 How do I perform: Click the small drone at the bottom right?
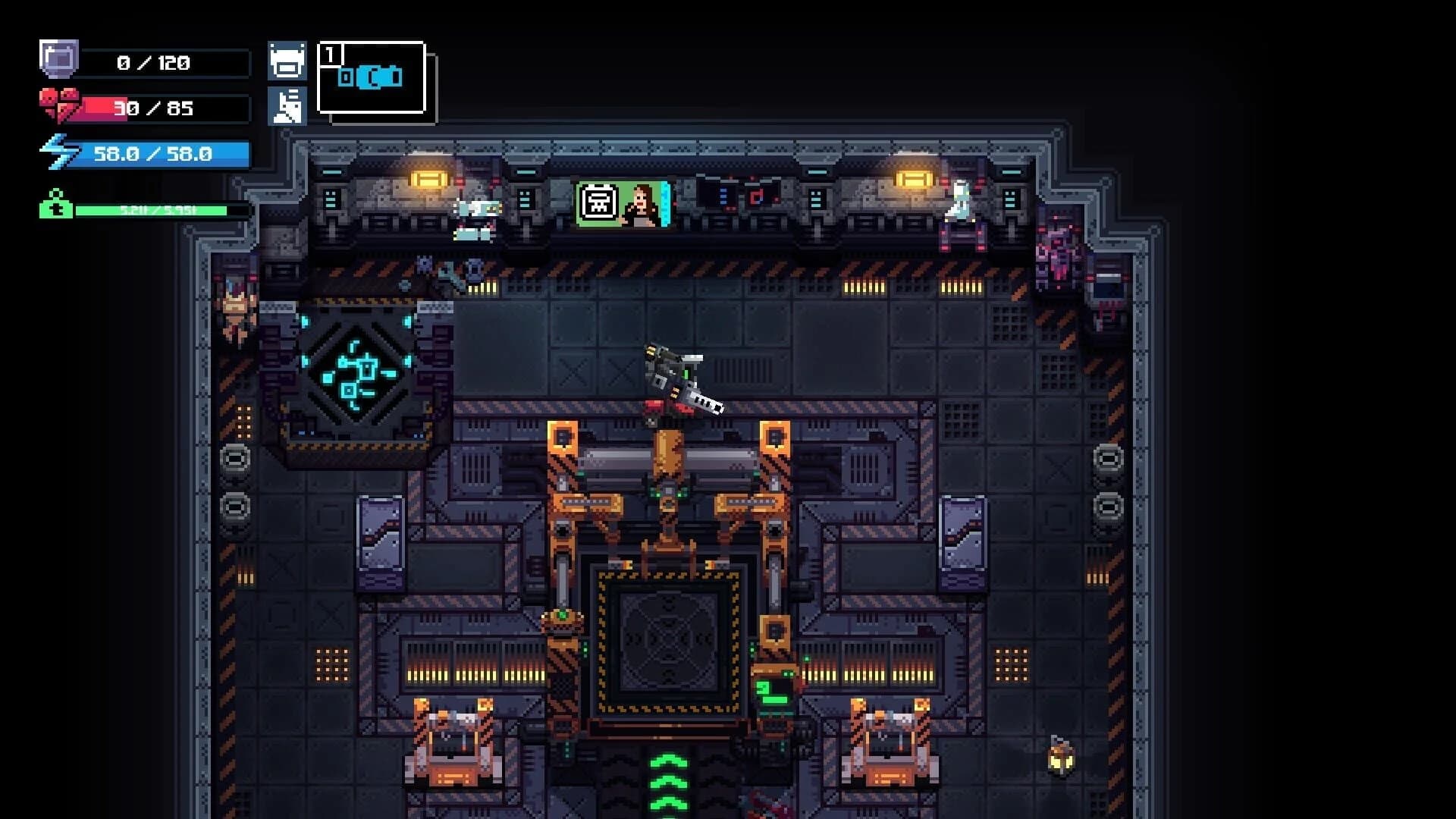click(x=1059, y=758)
